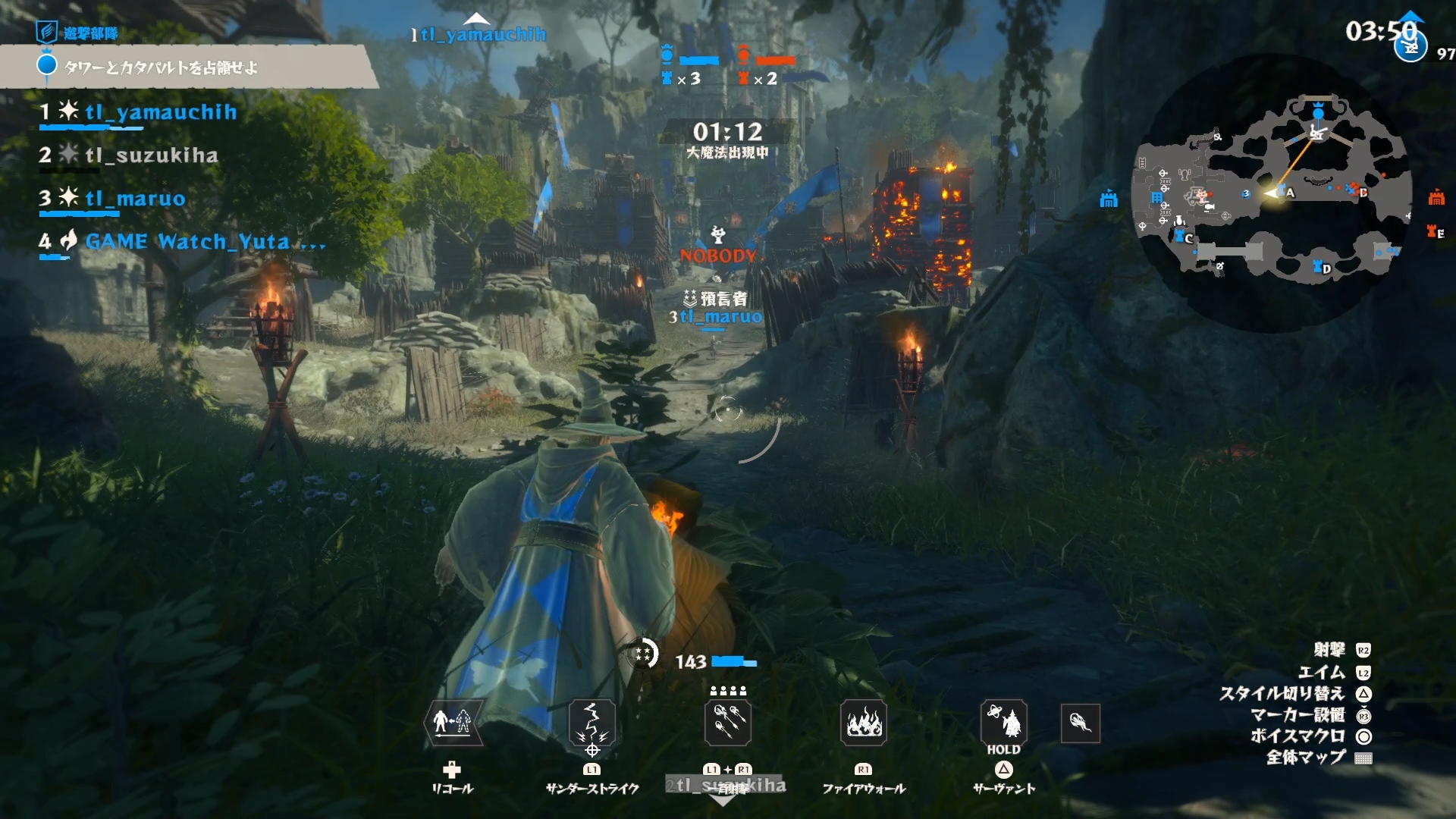Click the red castle icon beside minimap
The image size is (1456, 819).
point(1436,198)
